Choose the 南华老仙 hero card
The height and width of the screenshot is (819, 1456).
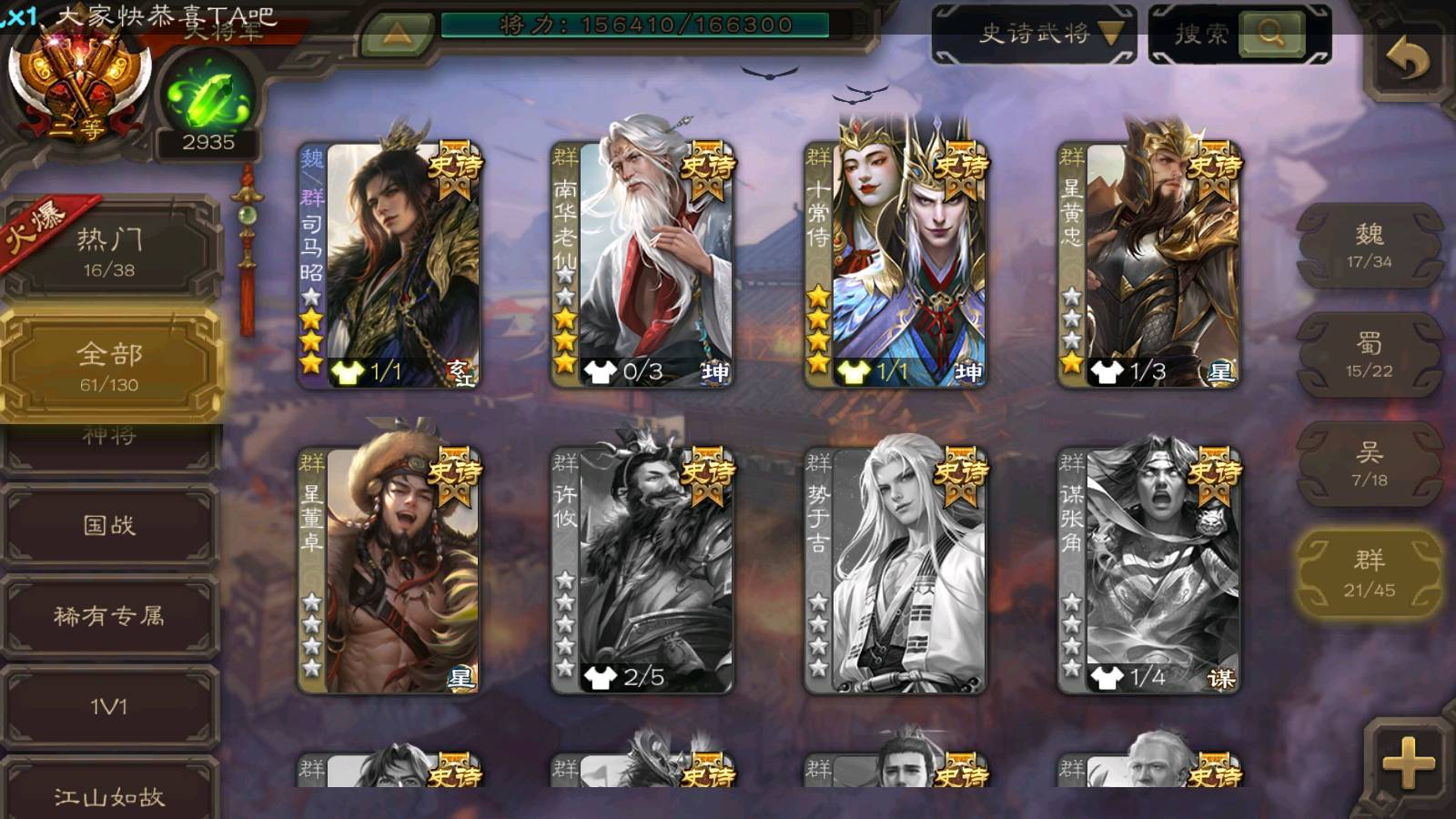point(642,264)
